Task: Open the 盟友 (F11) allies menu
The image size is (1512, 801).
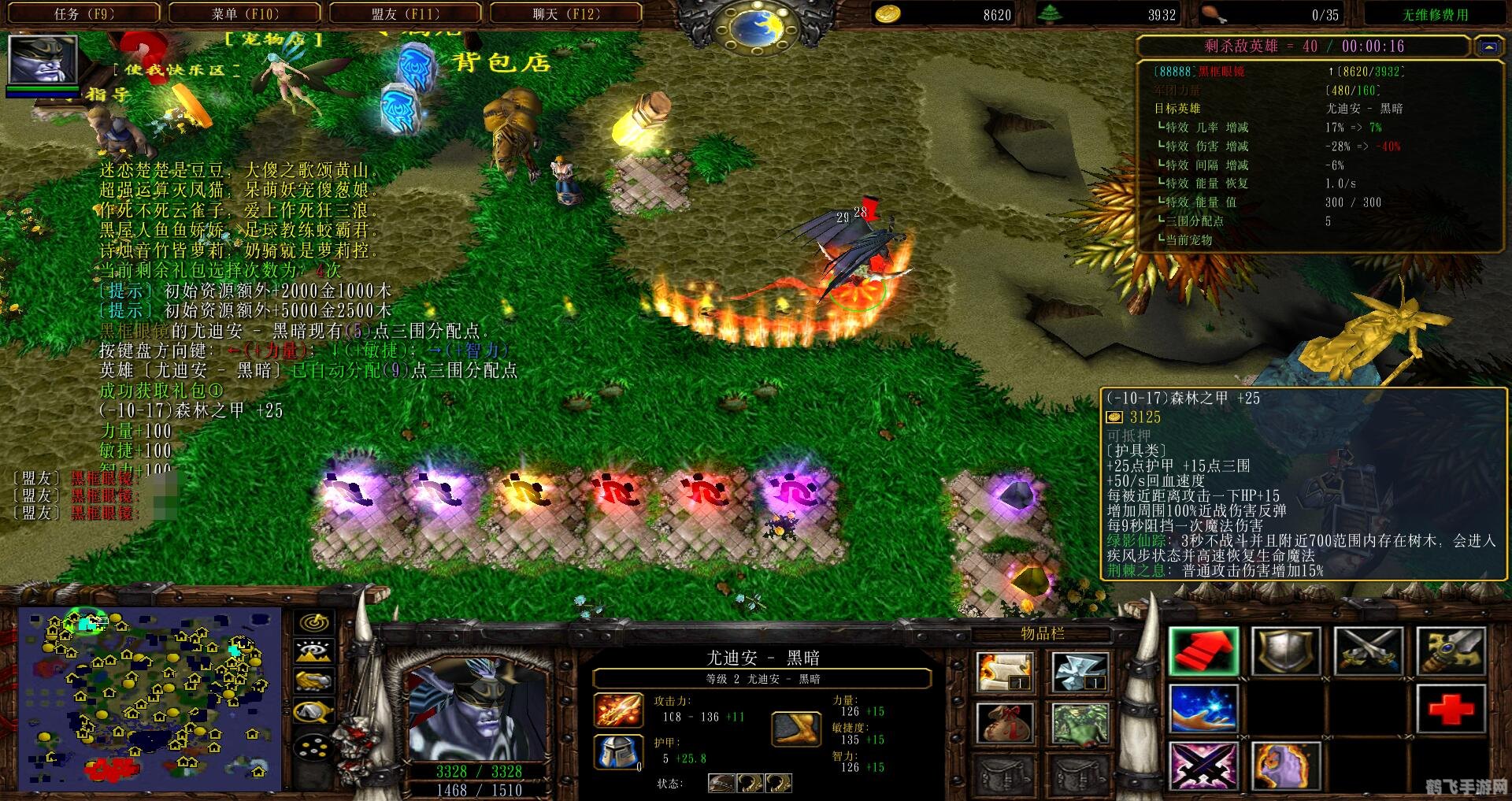Action: coord(405,13)
